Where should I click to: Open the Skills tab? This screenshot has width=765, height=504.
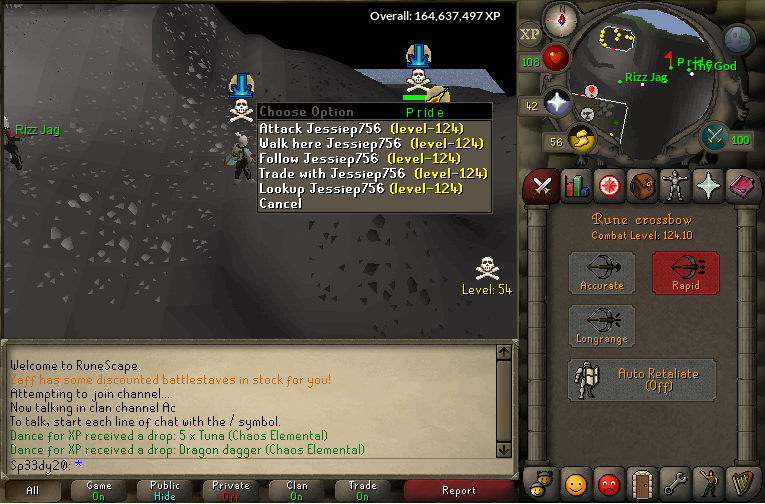(575, 185)
